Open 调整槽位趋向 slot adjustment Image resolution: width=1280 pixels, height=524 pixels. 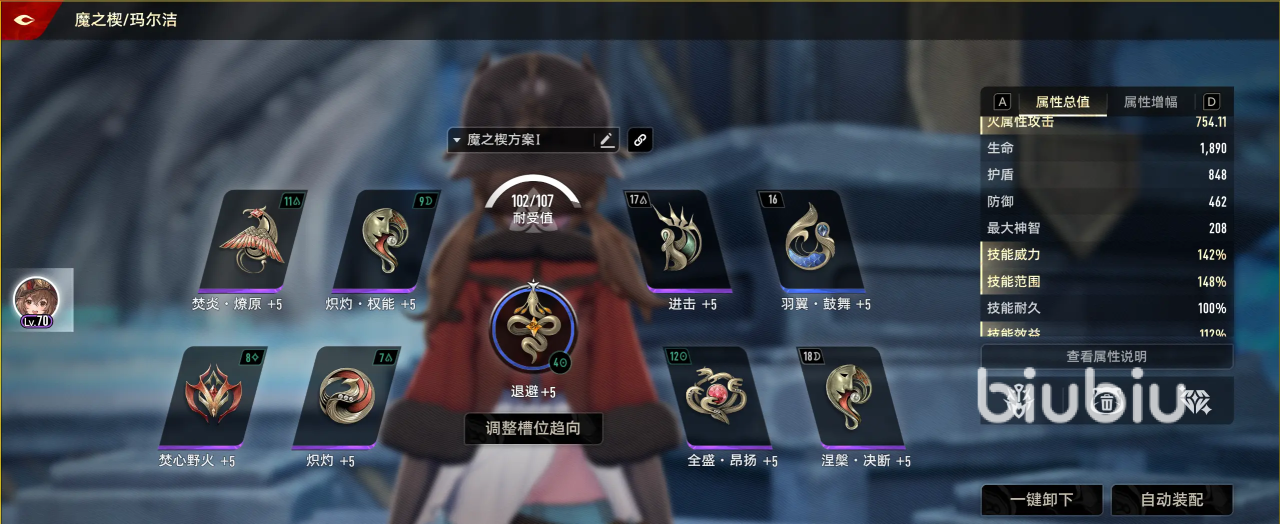pos(533,429)
